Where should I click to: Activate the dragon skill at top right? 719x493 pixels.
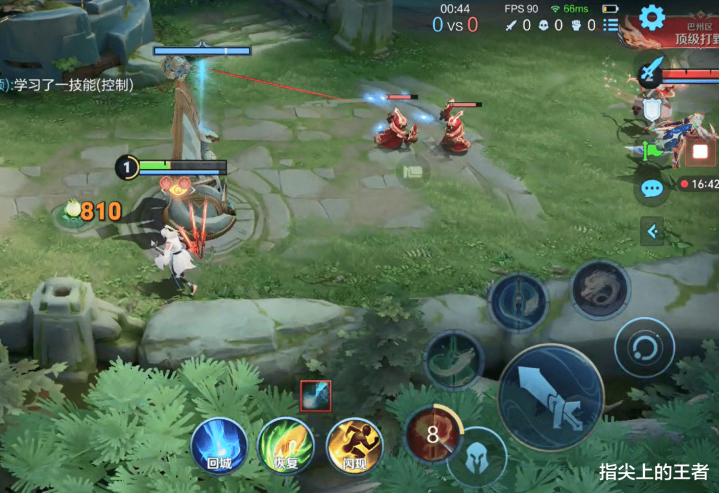coord(600,290)
